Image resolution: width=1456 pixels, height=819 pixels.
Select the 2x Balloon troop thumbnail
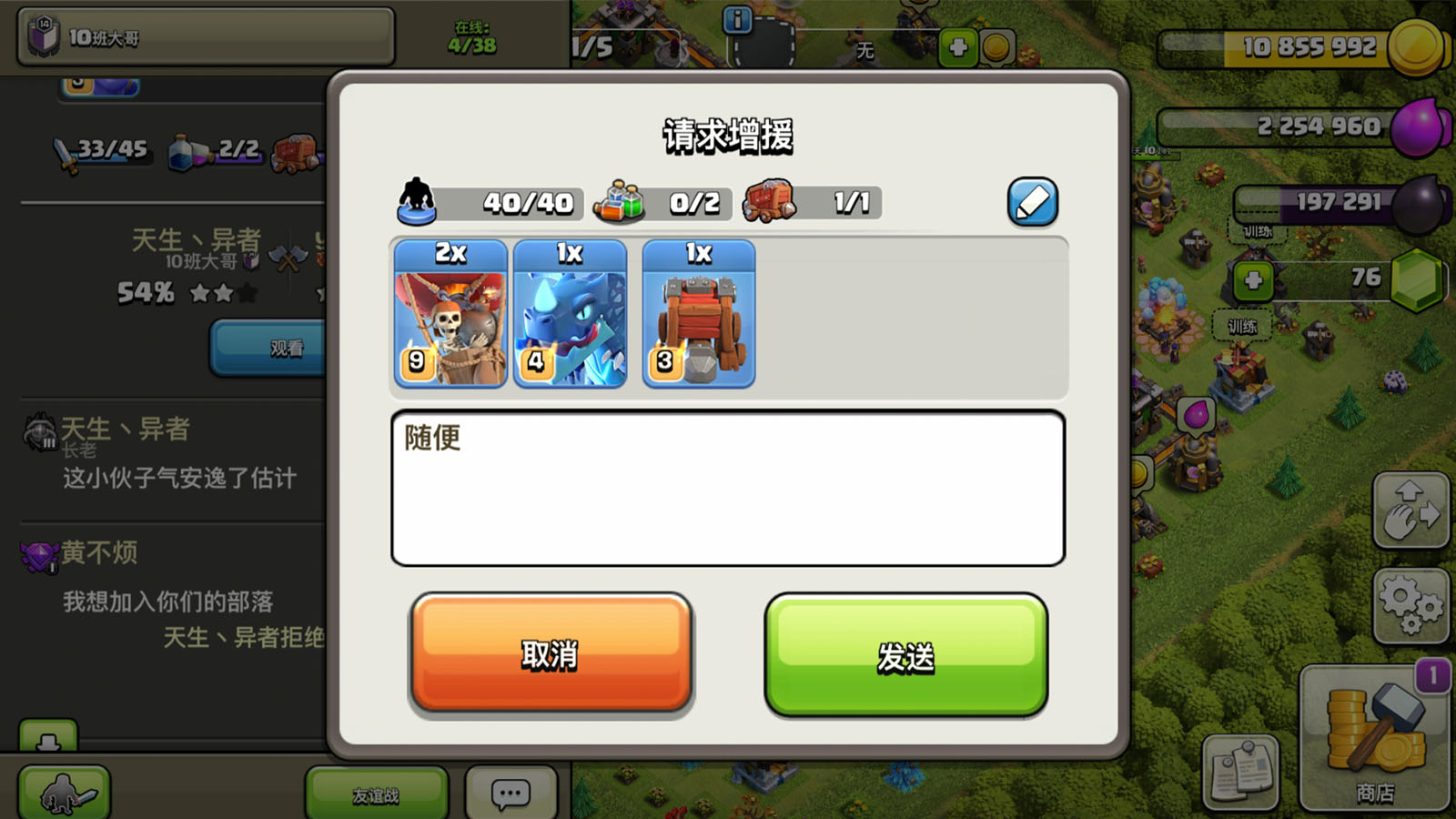coord(449,316)
